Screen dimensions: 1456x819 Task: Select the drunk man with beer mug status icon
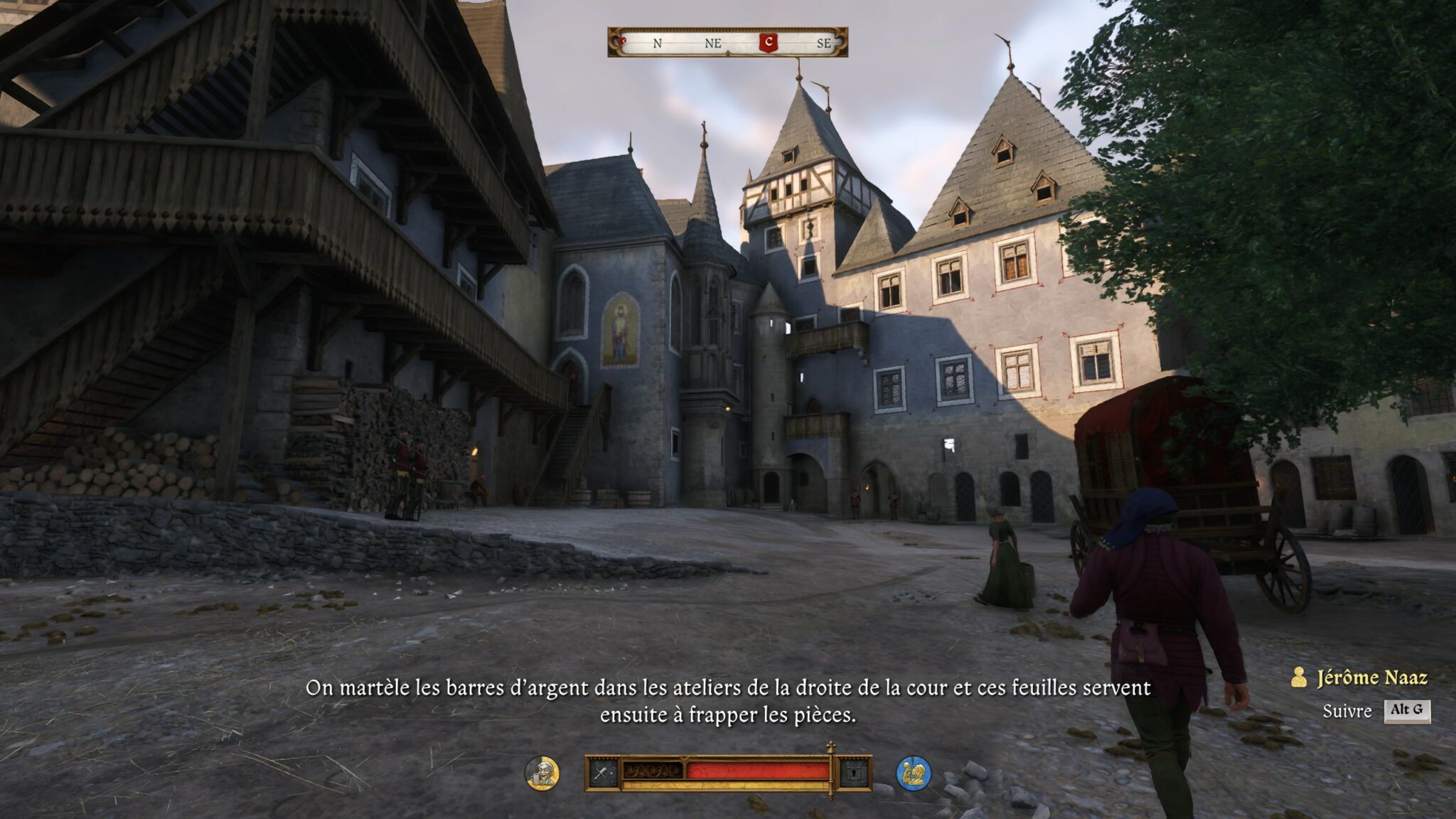pos(542,773)
